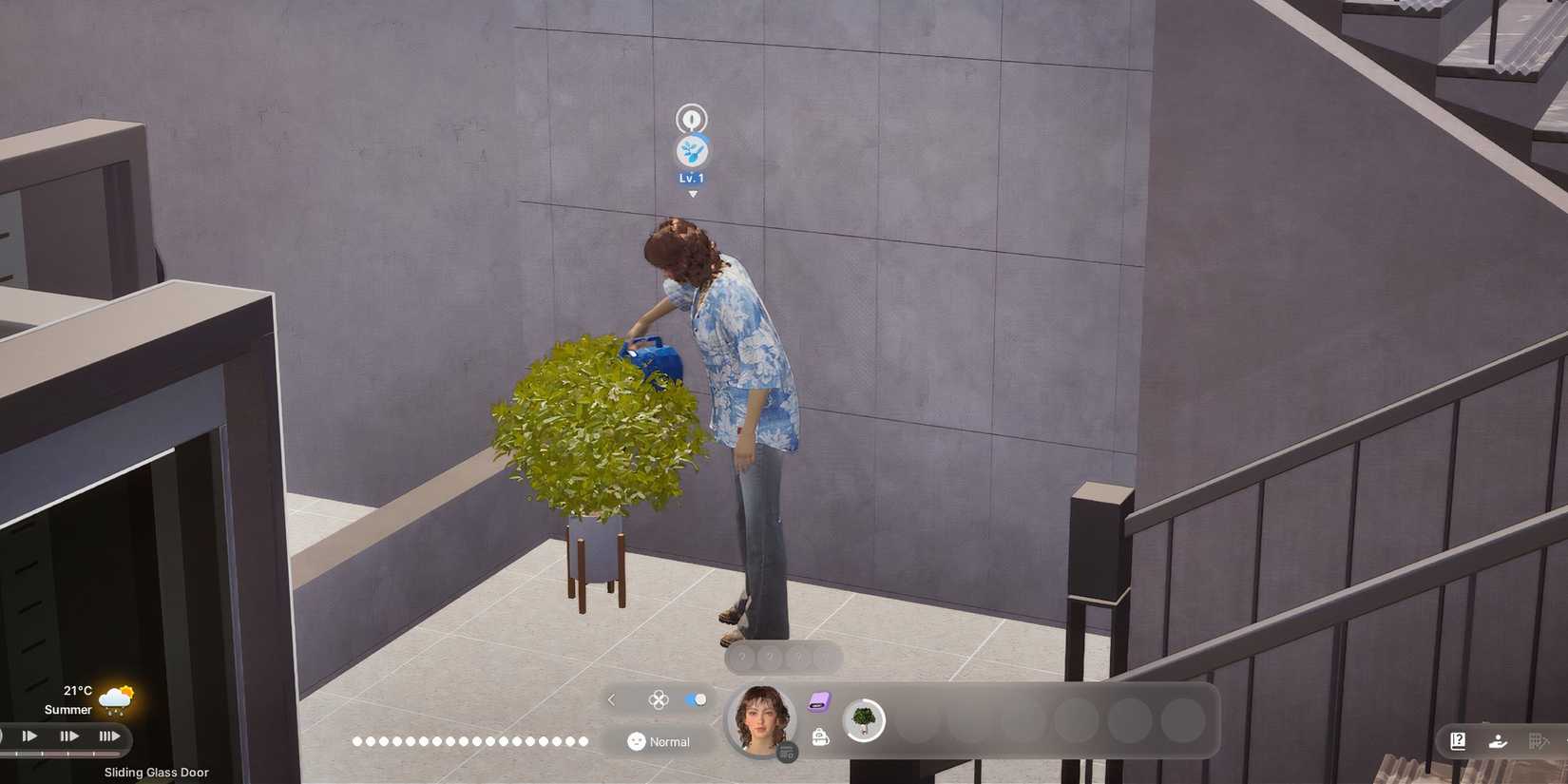Click the Sliding Glass Door label
The width and height of the screenshot is (1568, 784).
coord(155,773)
